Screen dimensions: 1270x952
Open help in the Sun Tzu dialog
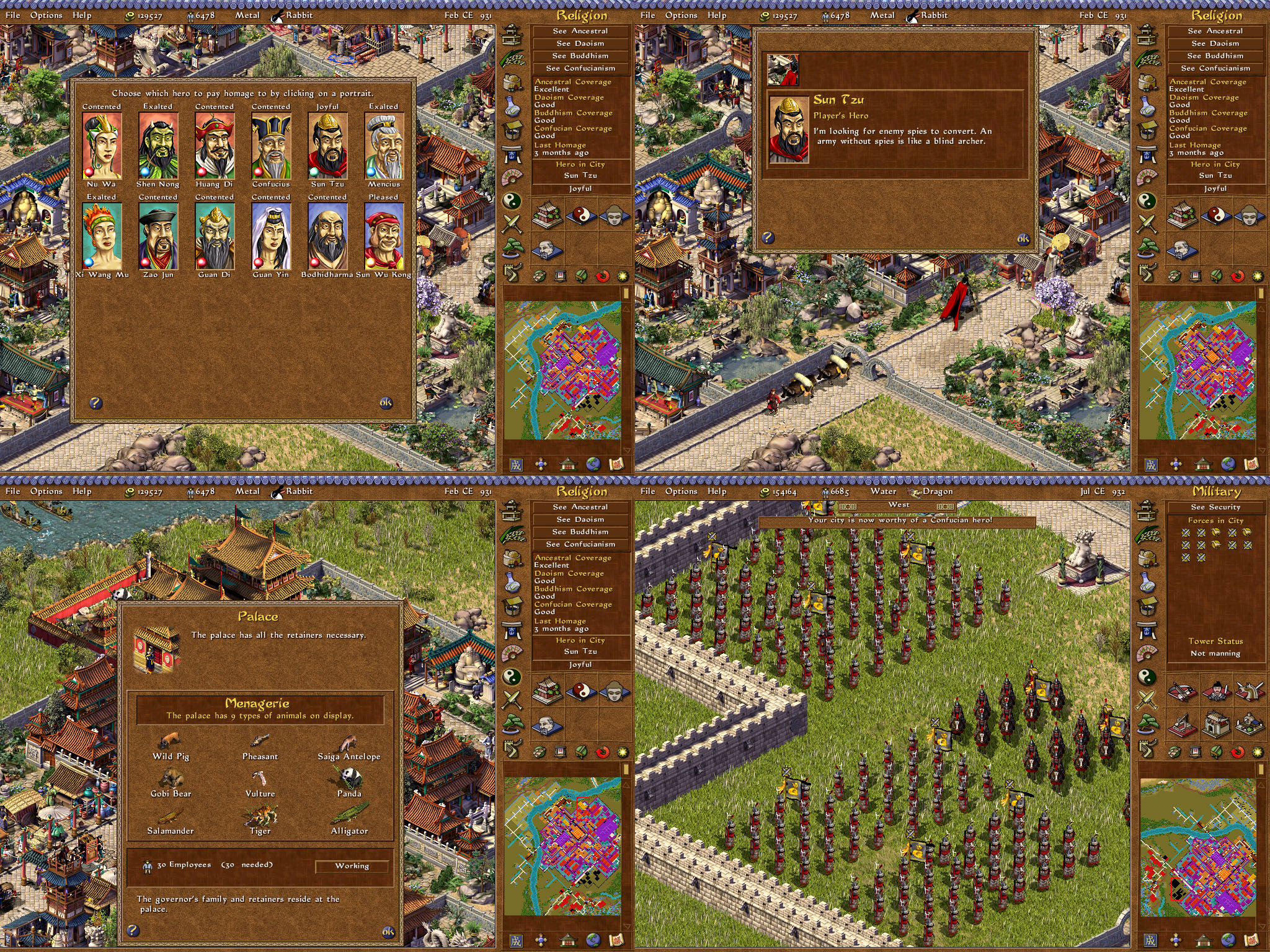coord(768,237)
